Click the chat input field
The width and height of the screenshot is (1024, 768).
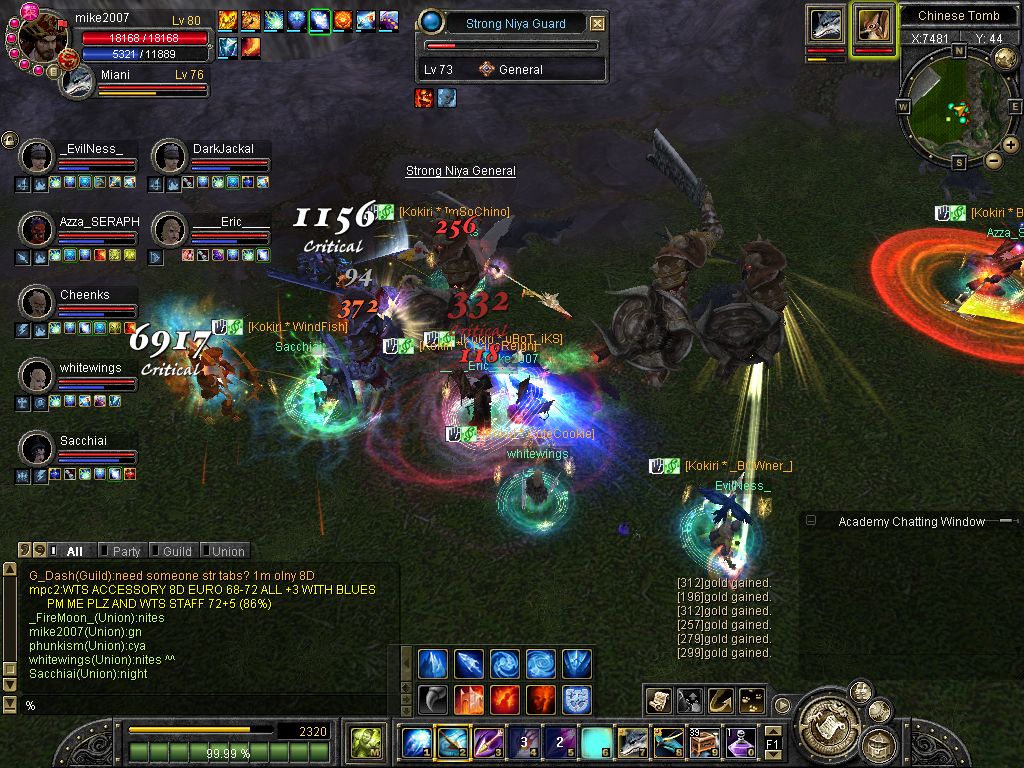(200, 705)
